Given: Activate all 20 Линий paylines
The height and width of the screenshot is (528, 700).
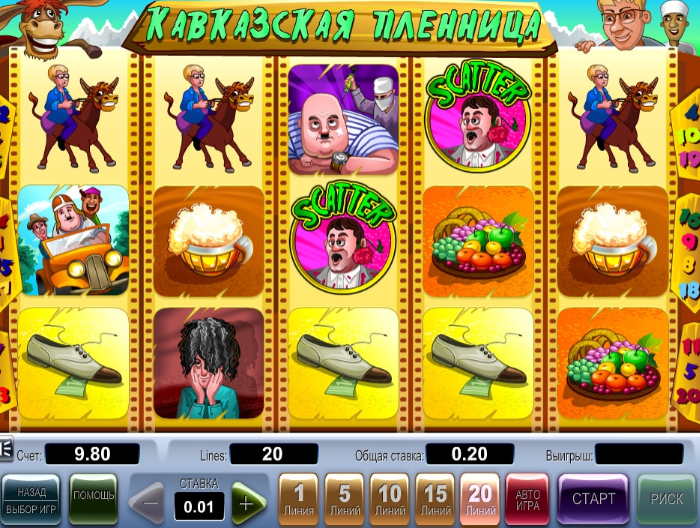Looking at the screenshot, I should [481, 498].
